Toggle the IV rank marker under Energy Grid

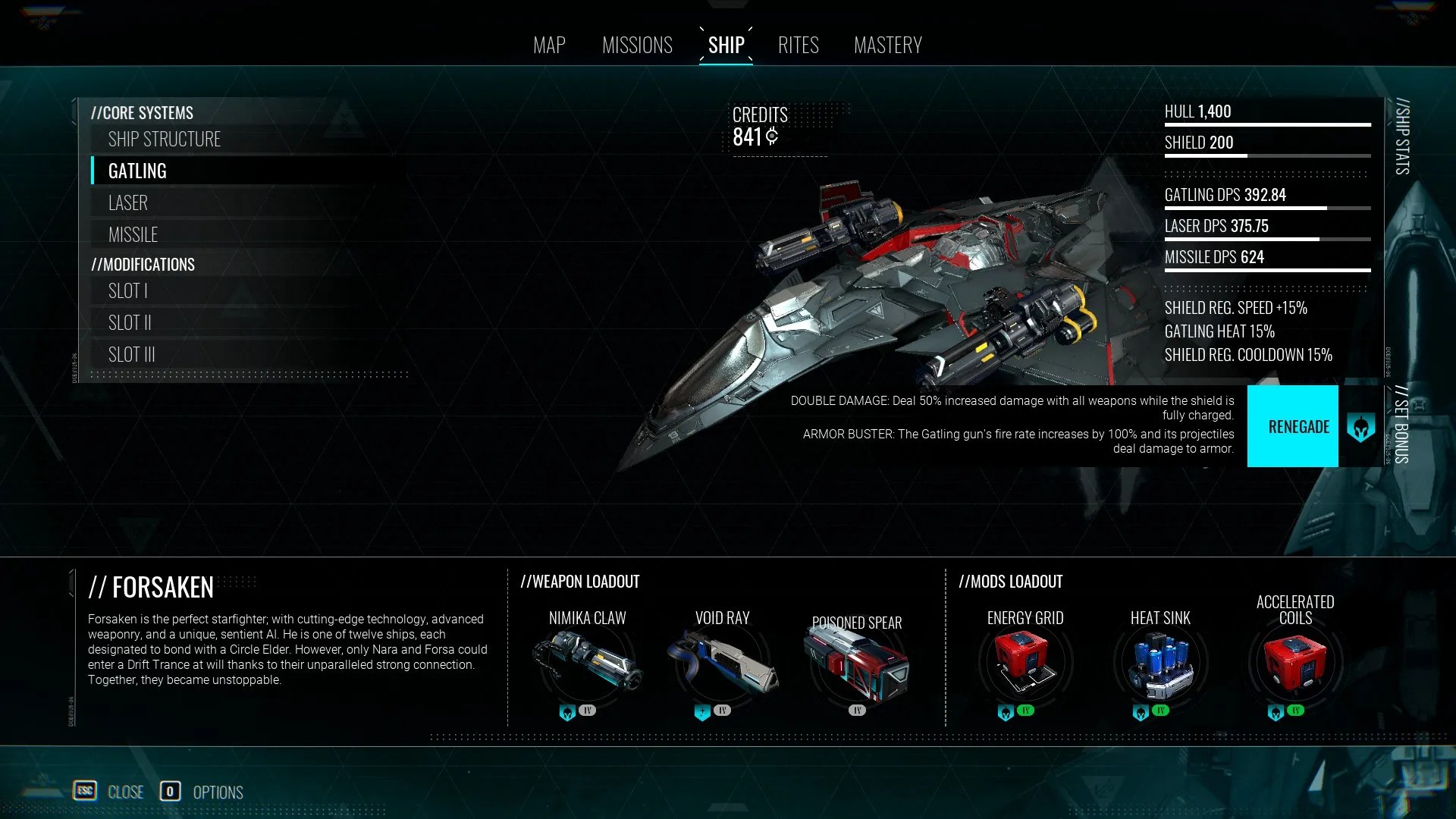[1027, 711]
